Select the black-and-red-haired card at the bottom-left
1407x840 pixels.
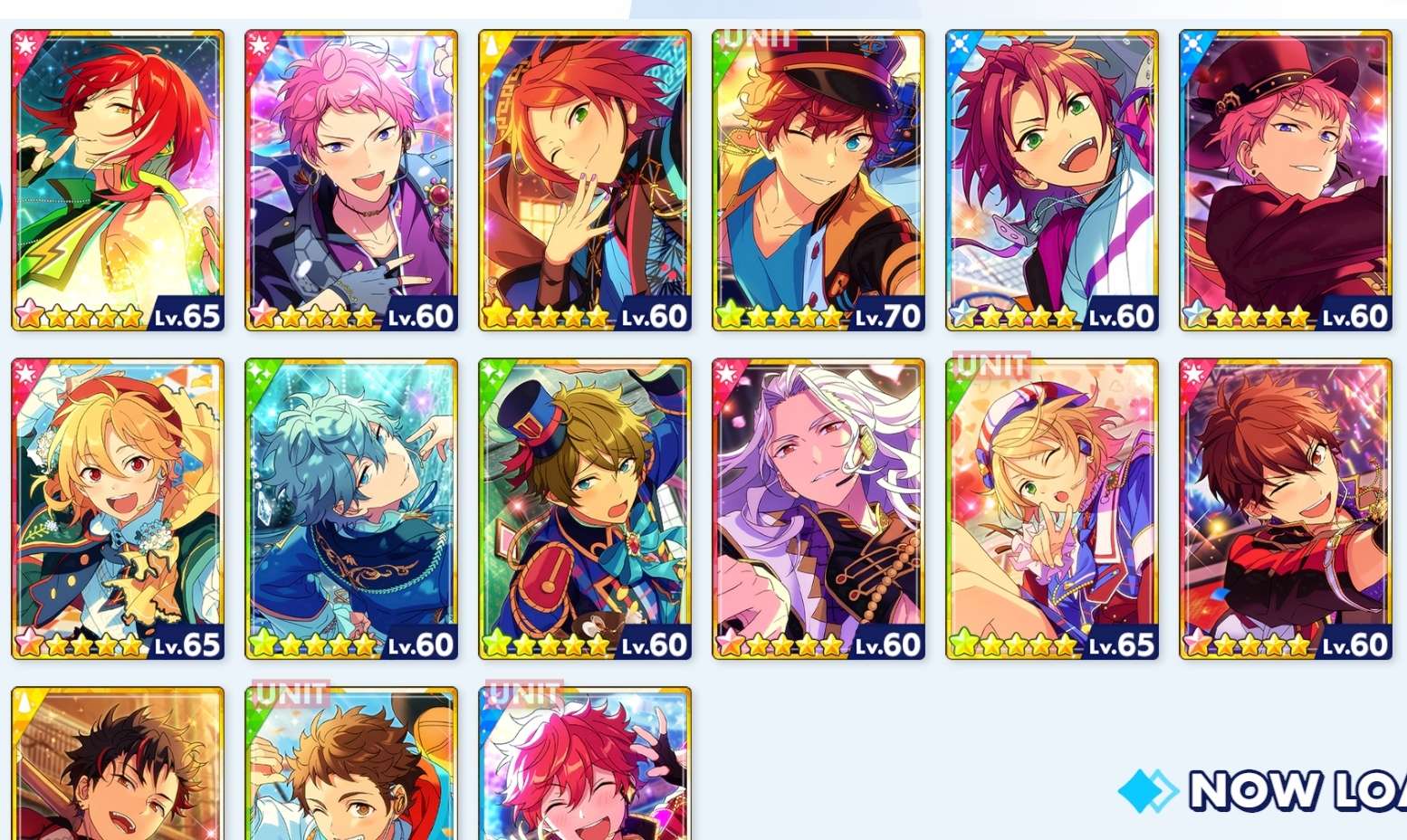(117, 778)
